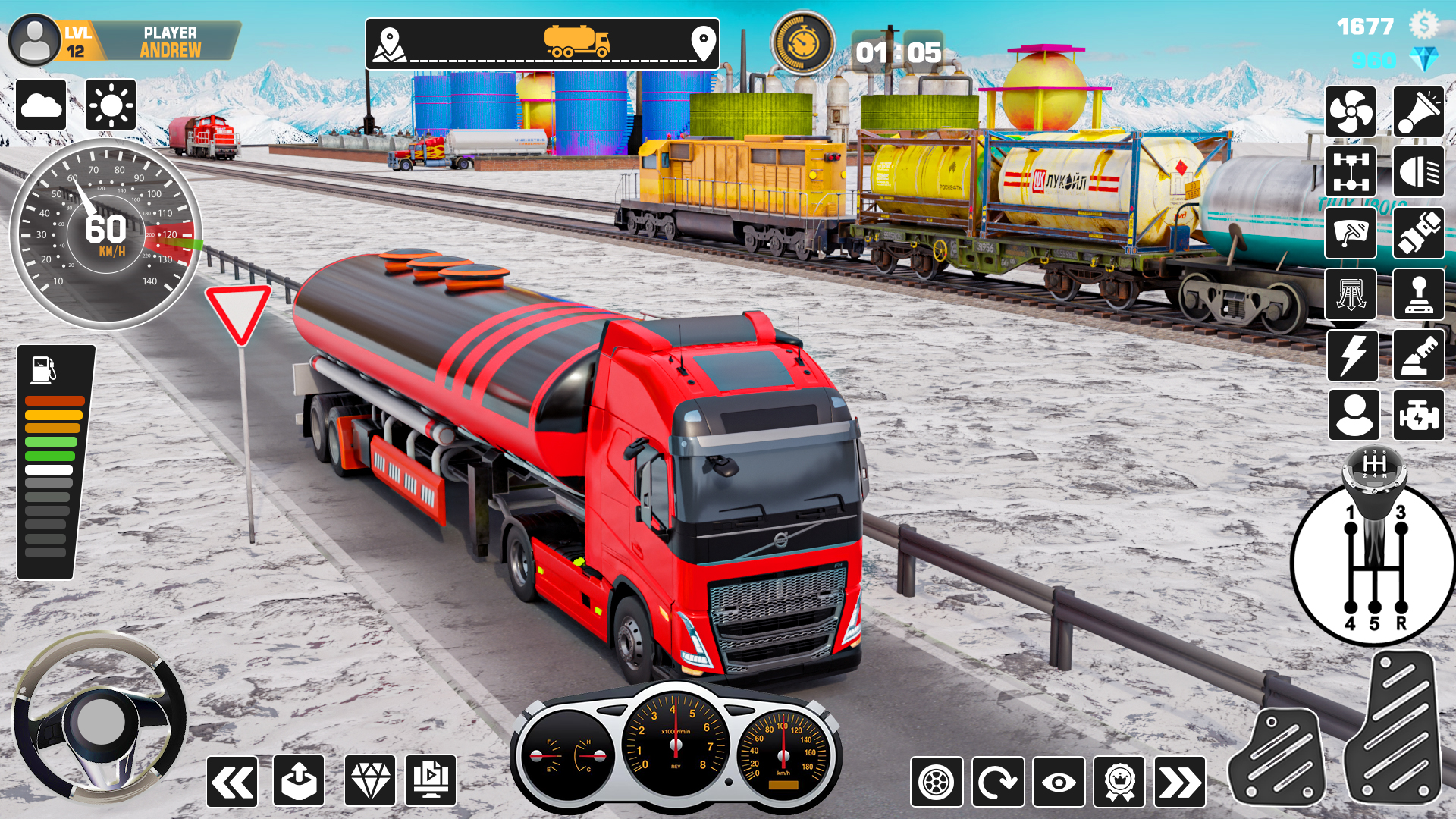This screenshot has height=819, width=1456.
Task: Switch weather to the cloud option
Action: (41, 105)
